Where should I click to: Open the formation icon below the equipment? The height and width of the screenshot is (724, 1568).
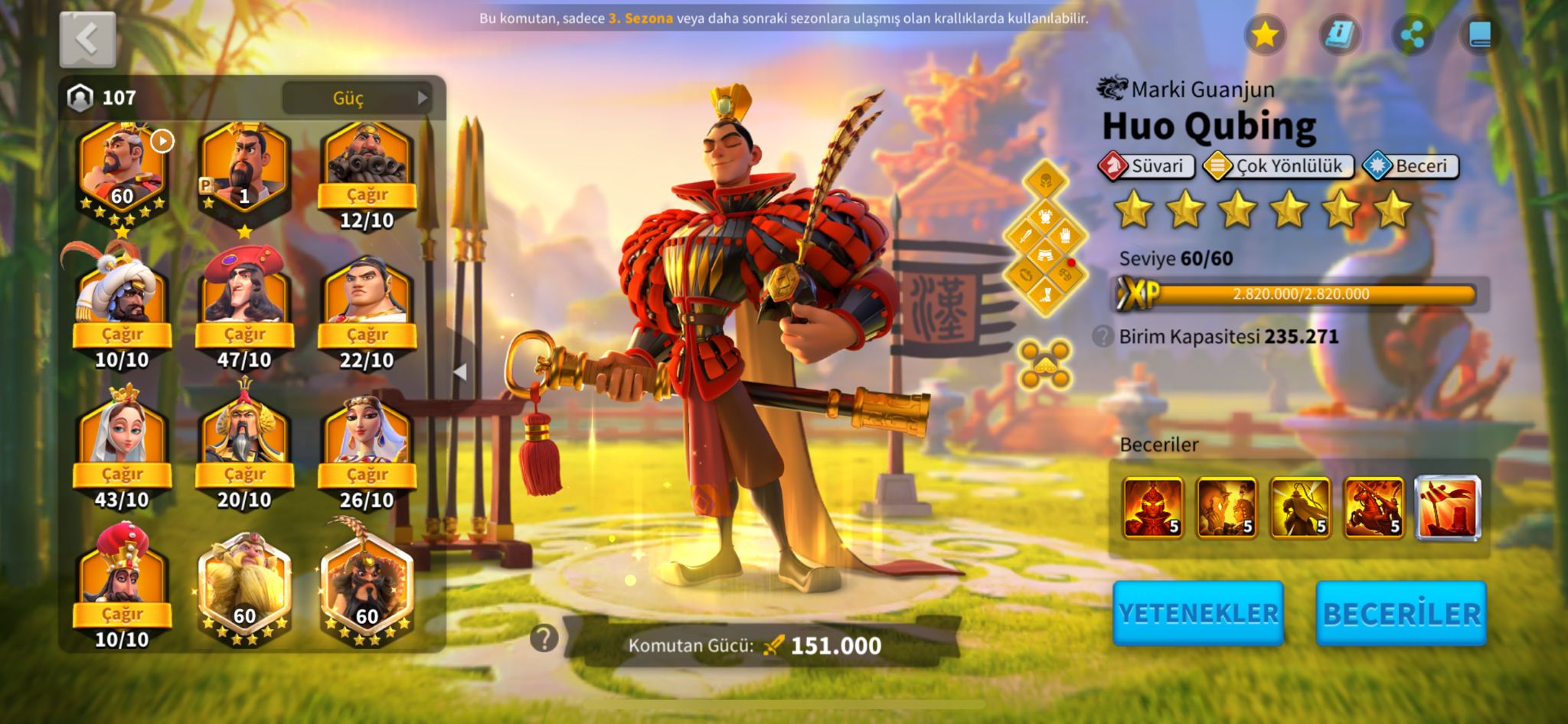(x=1045, y=364)
